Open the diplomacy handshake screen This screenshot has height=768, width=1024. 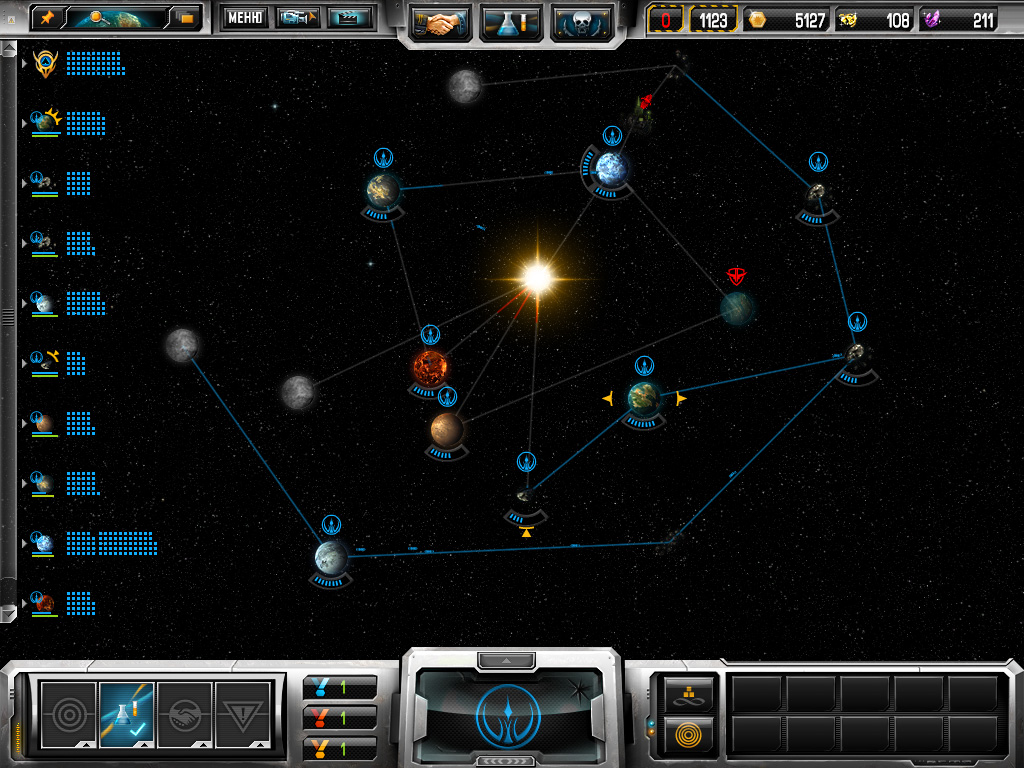point(442,21)
